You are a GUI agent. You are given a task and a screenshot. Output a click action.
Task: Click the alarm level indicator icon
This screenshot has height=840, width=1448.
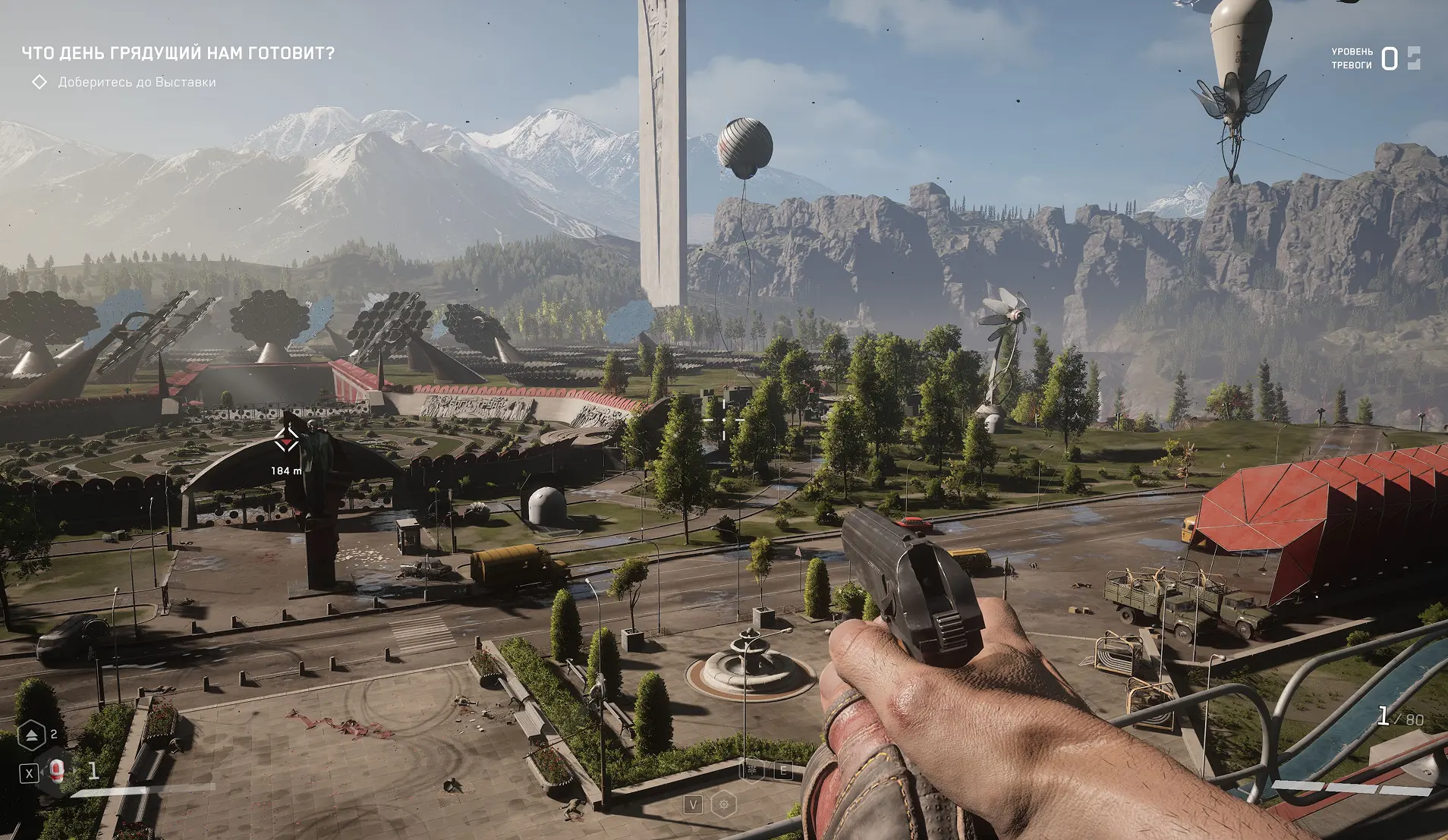[x=1413, y=58]
